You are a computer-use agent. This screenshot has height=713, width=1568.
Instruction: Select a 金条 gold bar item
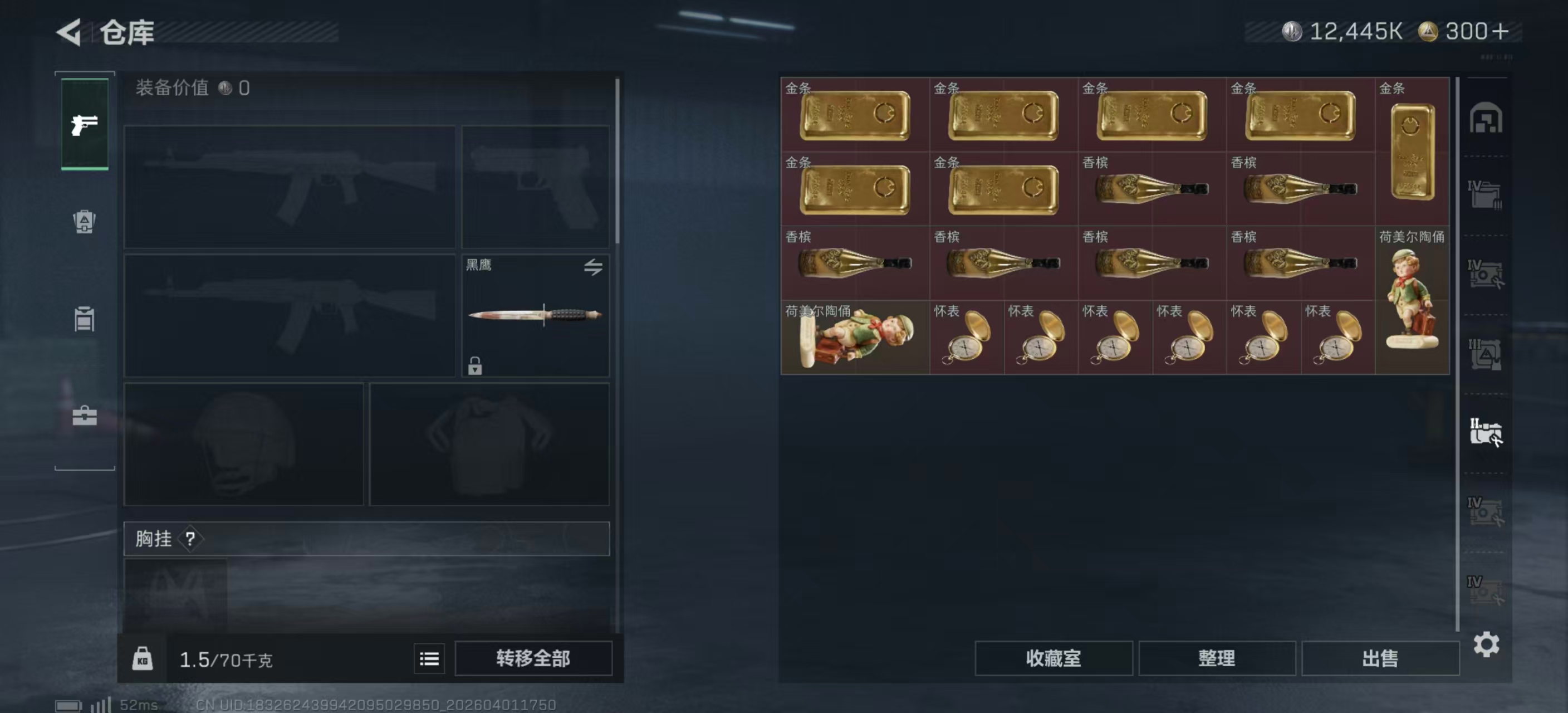(x=855, y=117)
